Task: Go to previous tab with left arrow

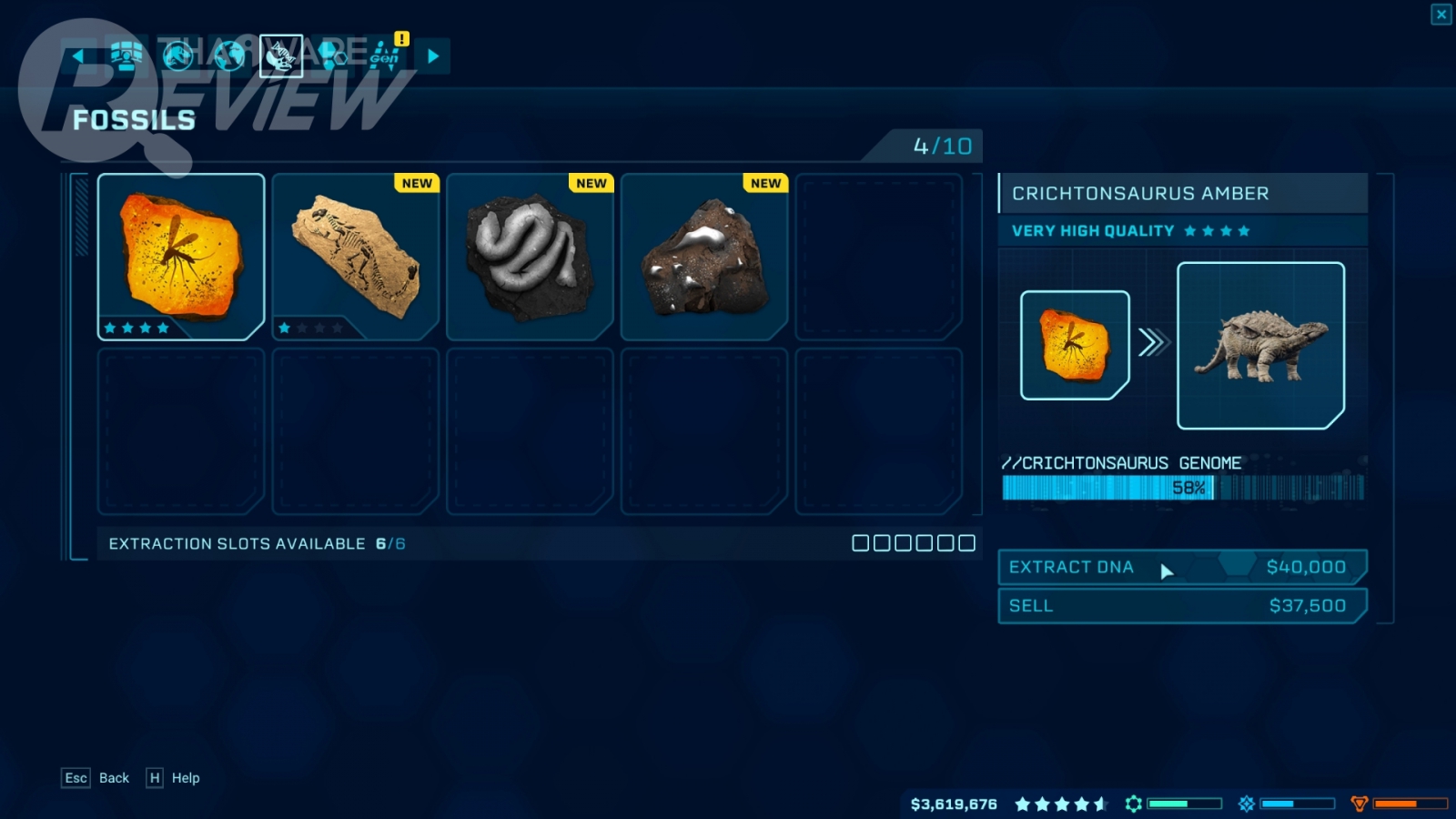Action: (x=78, y=56)
